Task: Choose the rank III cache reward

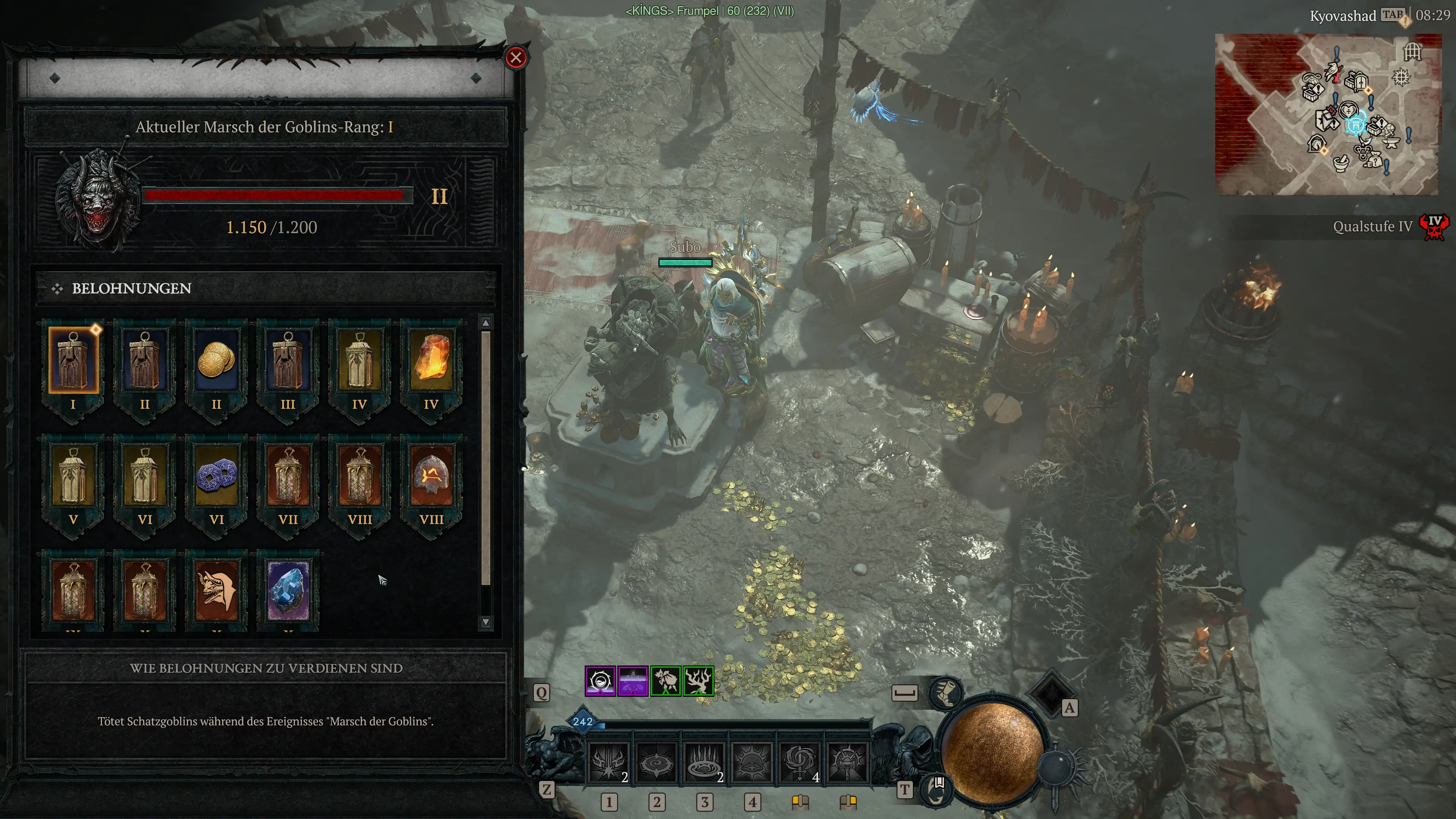Action: pos(288,360)
